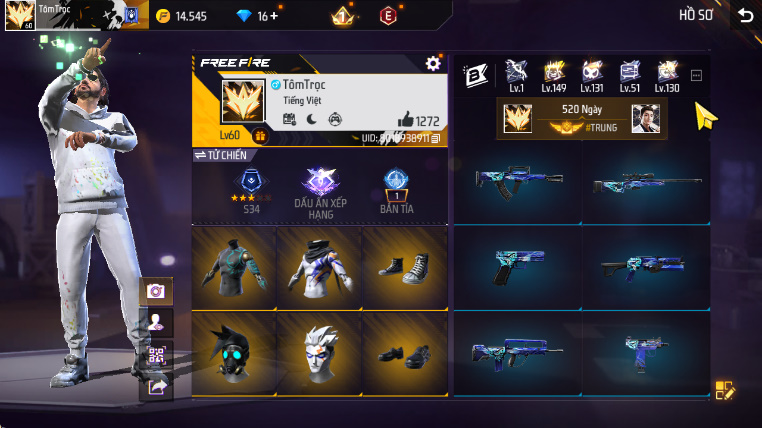Like the profile with the thumbs-up
The height and width of the screenshot is (428, 762).
pos(406,120)
